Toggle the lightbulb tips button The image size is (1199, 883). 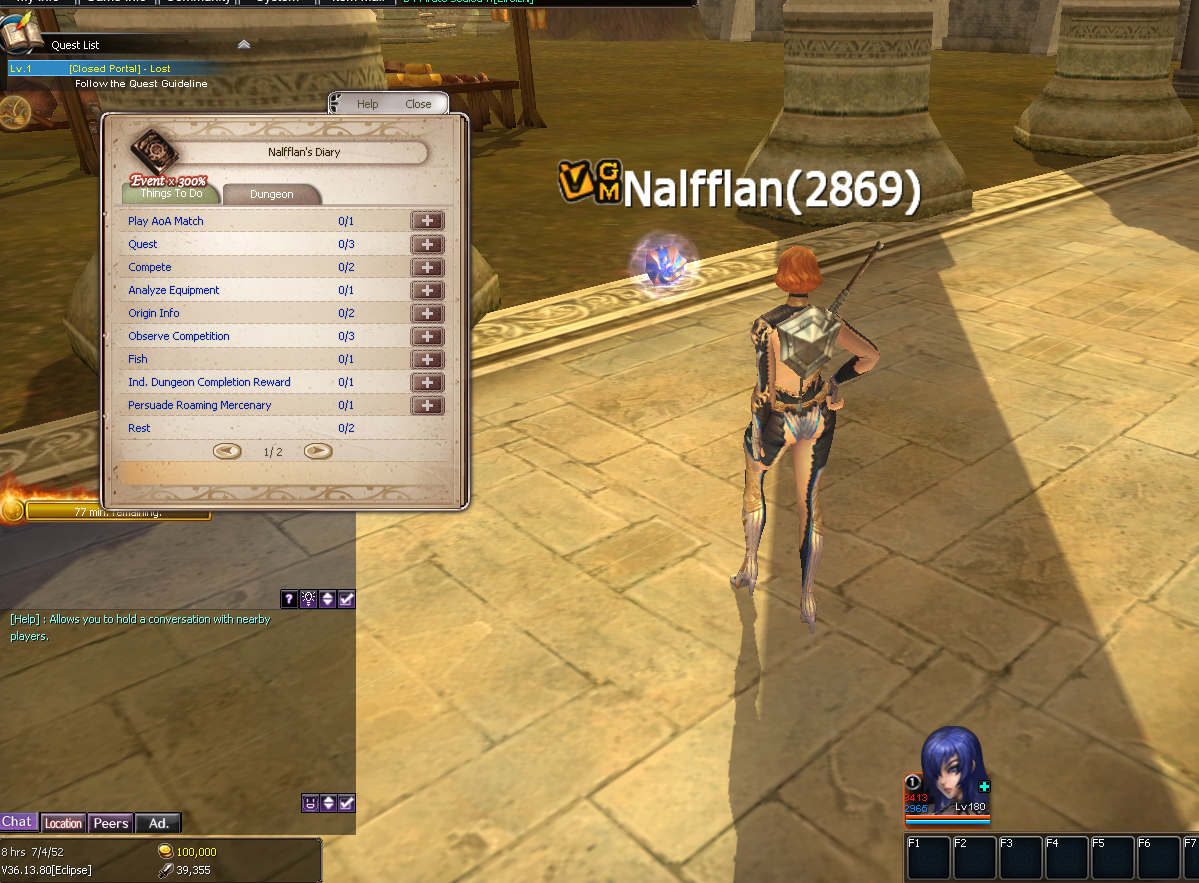(x=308, y=599)
